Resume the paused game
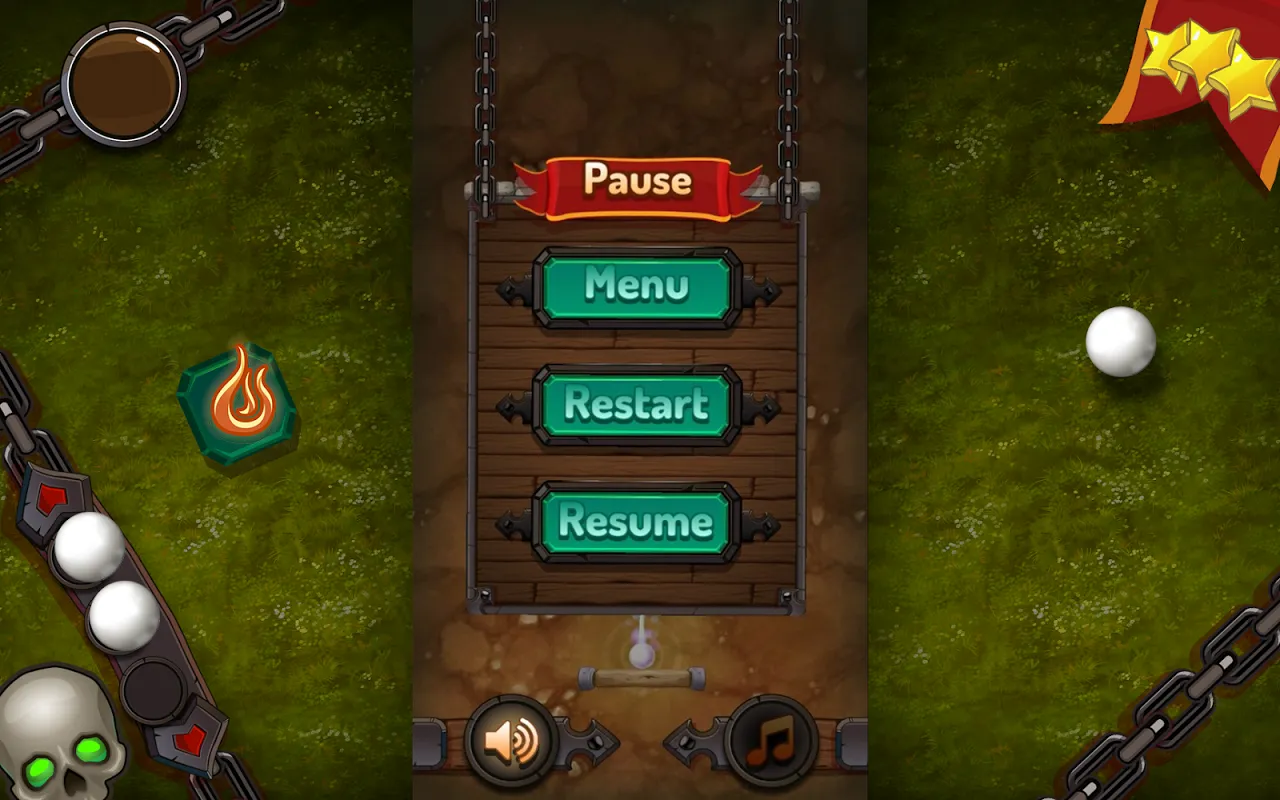The width and height of the screenshot is (1280, 800). click(637, 521)
